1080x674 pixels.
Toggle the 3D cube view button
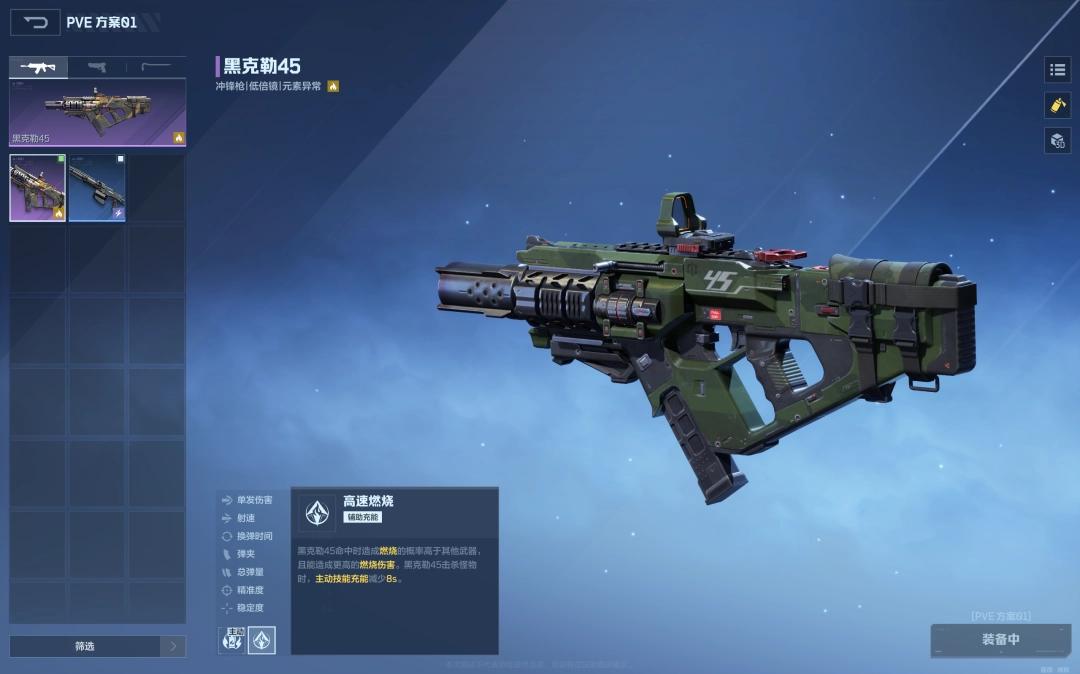click(1057, 140)
